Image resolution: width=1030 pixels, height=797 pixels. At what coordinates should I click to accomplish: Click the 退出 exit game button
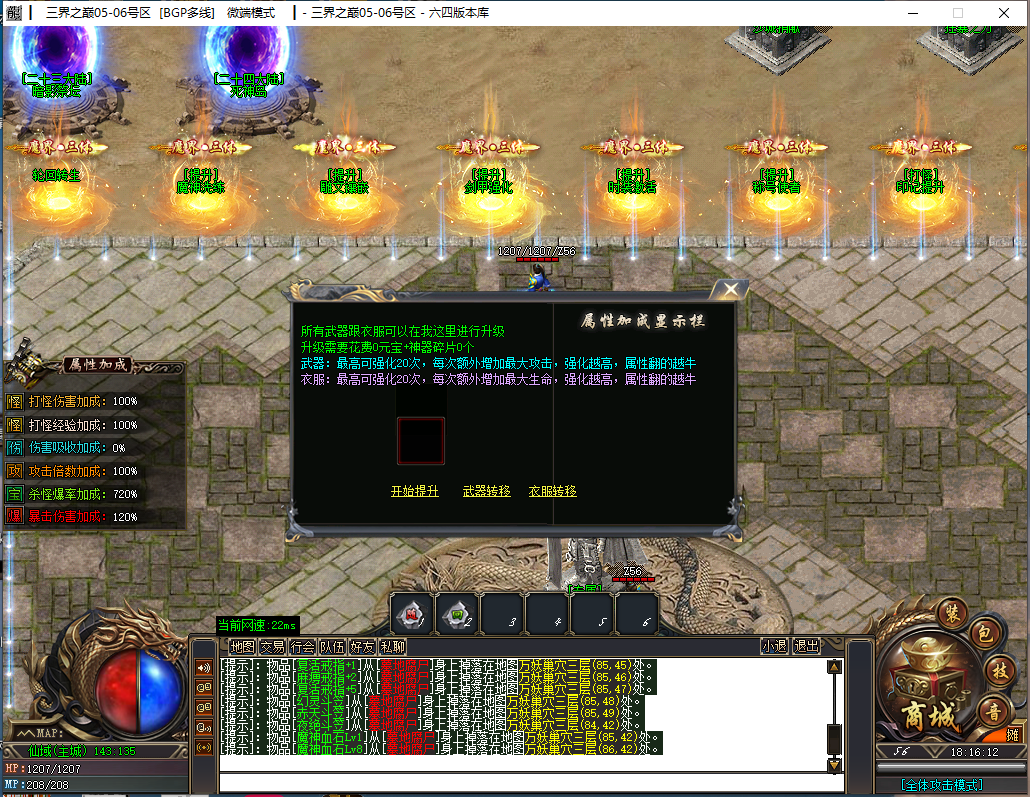806,646
